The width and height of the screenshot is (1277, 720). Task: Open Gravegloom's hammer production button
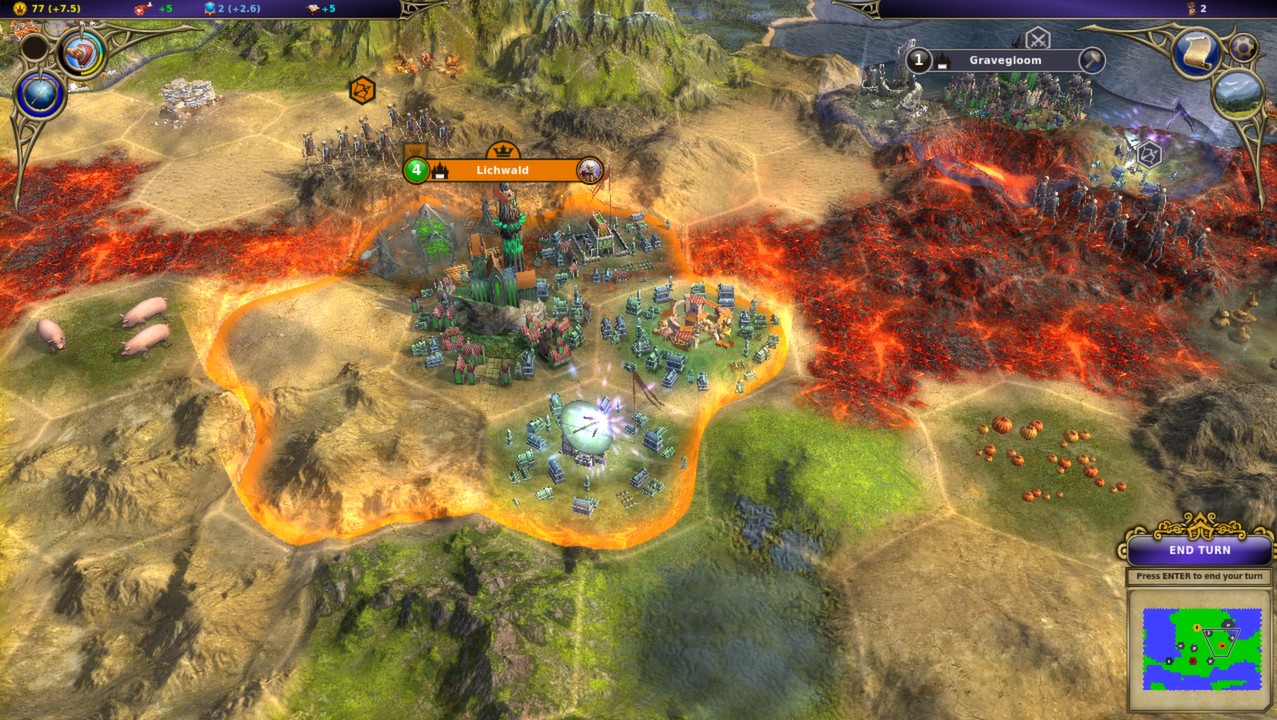(1091, 60)
